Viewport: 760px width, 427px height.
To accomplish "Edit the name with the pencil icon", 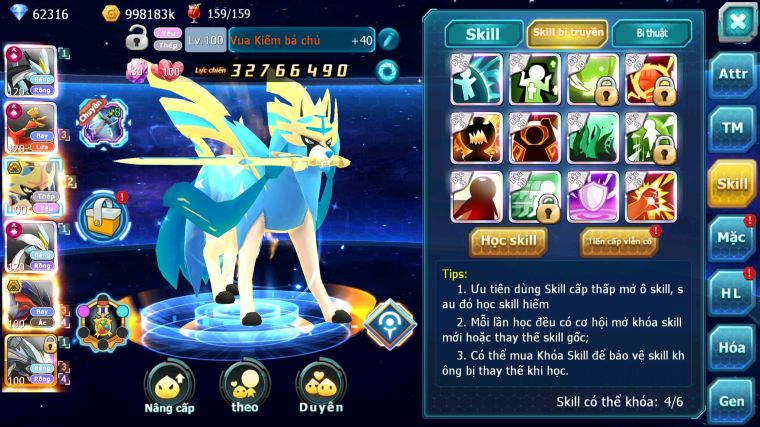I will point(388,39).
